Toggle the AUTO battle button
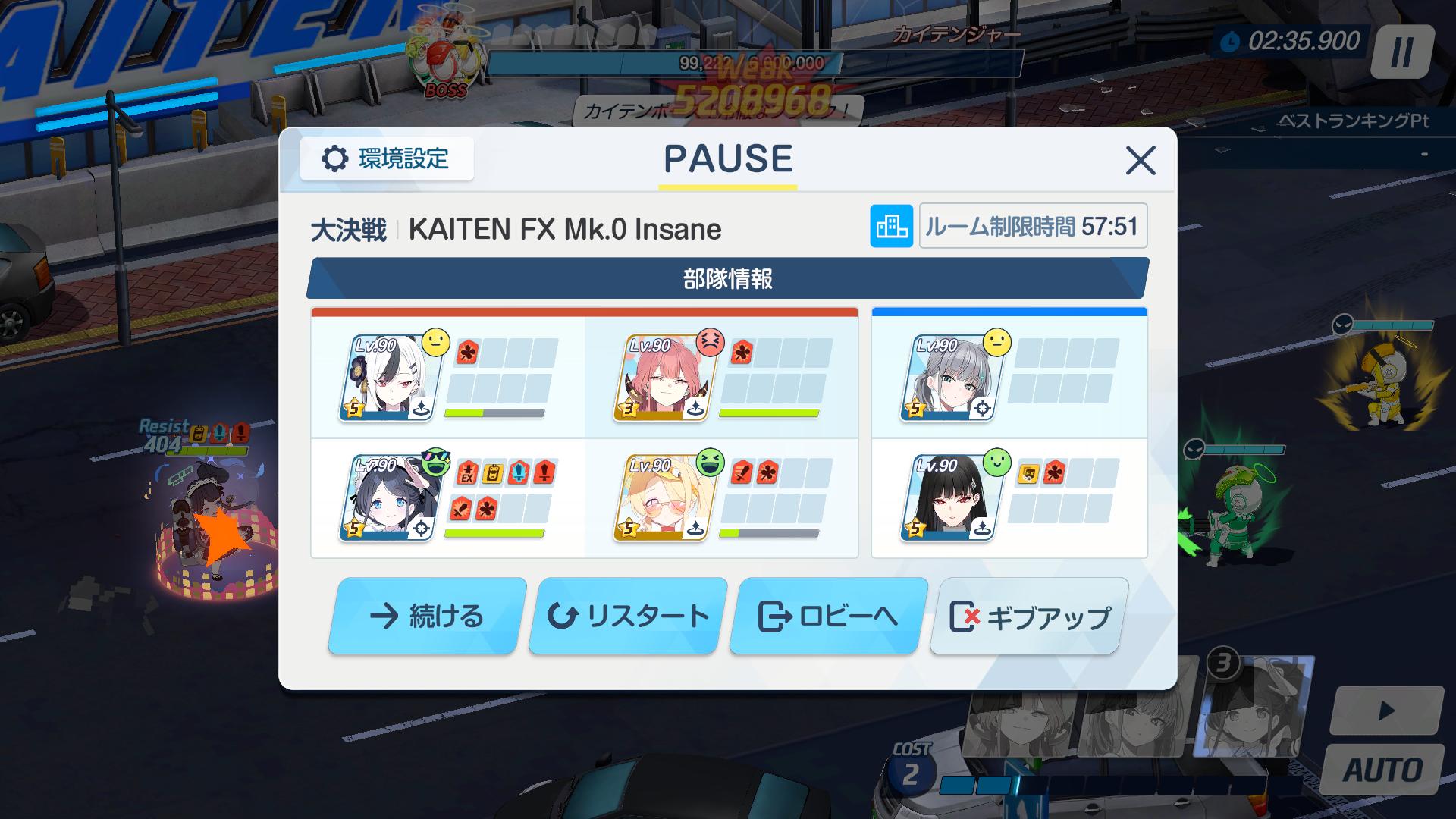The height and width of the screenshot is (819, 1456). click(1382, 770)
